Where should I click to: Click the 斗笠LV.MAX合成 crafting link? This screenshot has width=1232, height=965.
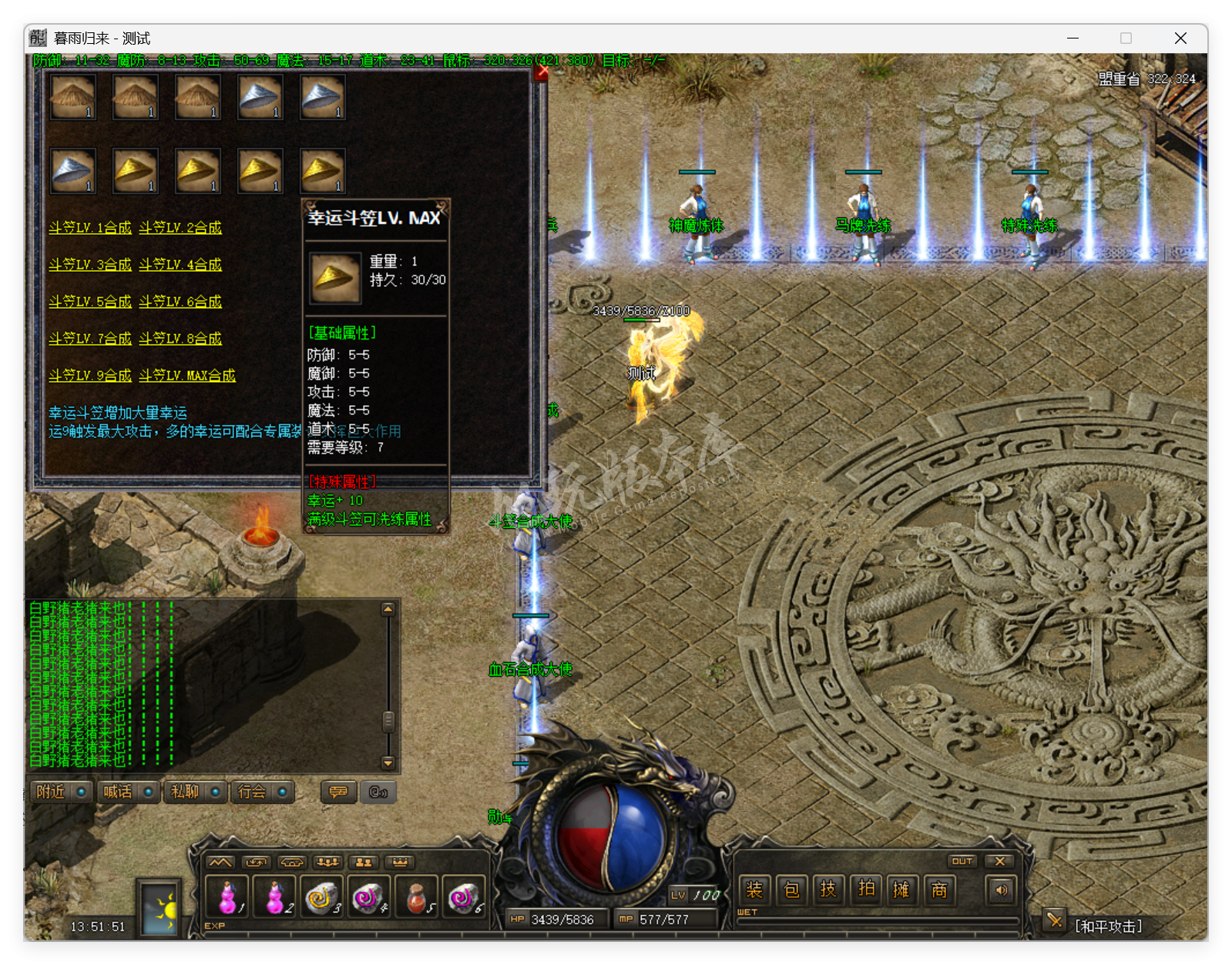[x=190, y=375]
